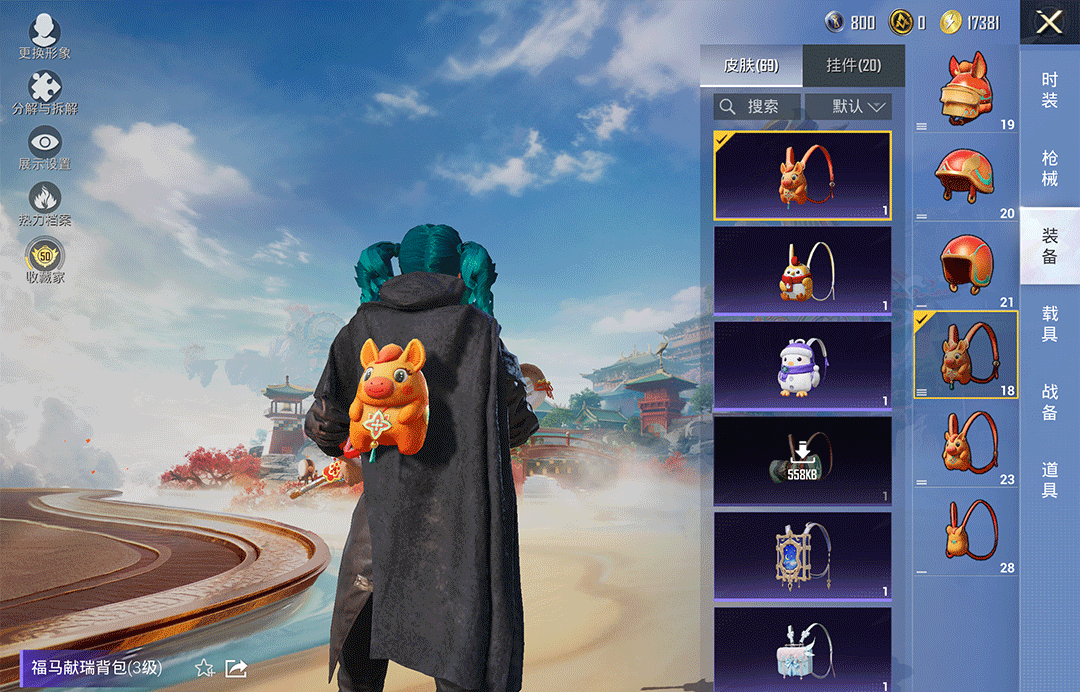Select the blue starry frame backpack skin
Screen dimensions: 1080x692
click(x=802, y=555)
